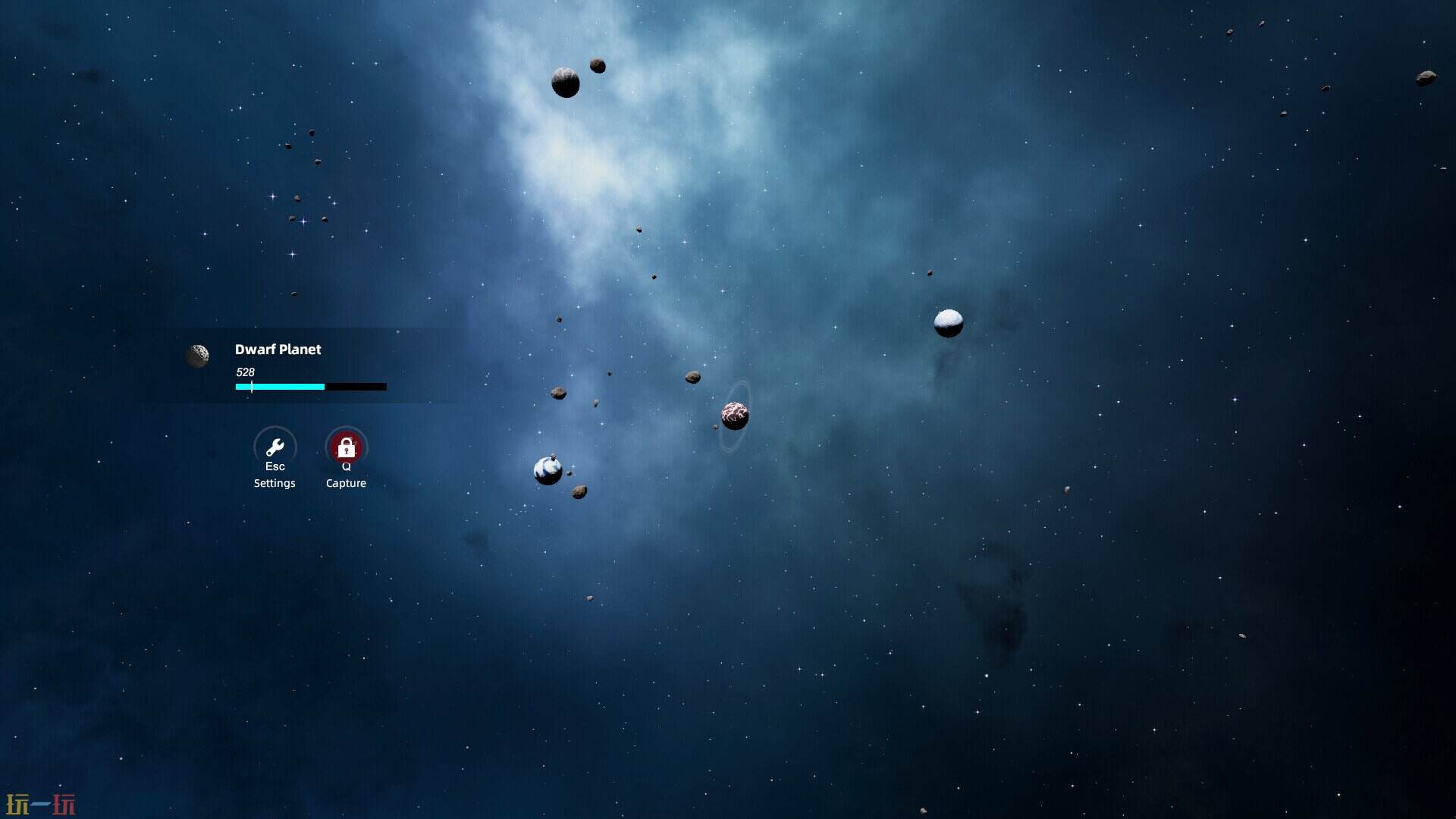Image resolution: width=1456 pixels, height=819 pixels.
Task: Click the Dwarf Planet thumbnail image
Action: [199, 356]
